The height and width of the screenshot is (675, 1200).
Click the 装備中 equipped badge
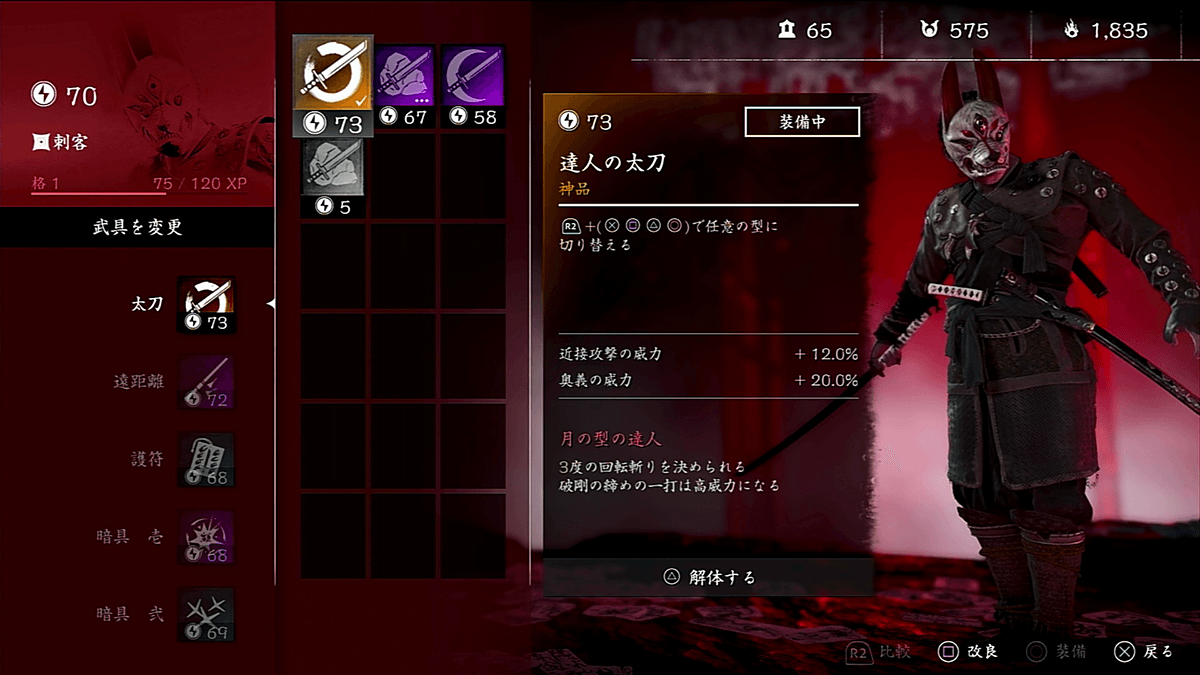pyautogui.click(x=802, y=122)
